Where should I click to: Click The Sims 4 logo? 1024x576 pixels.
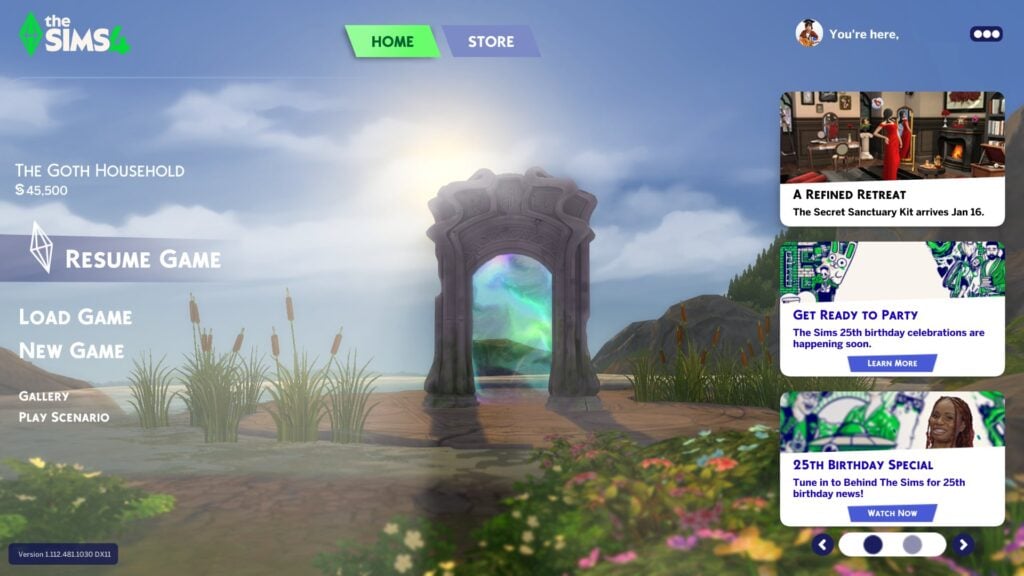[74, 34]
